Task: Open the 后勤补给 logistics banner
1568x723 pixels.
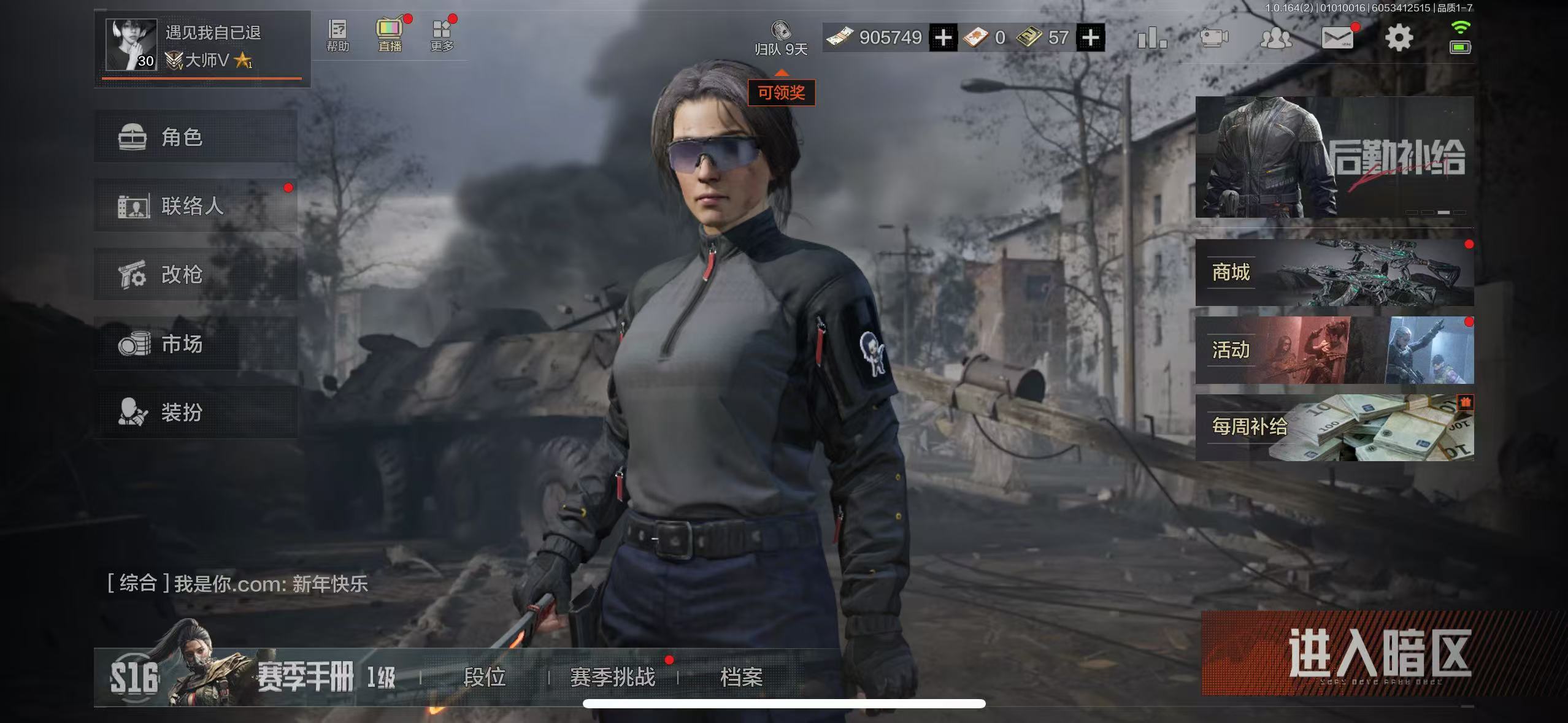Action: pyautogui.click(x=1334, y=157)
